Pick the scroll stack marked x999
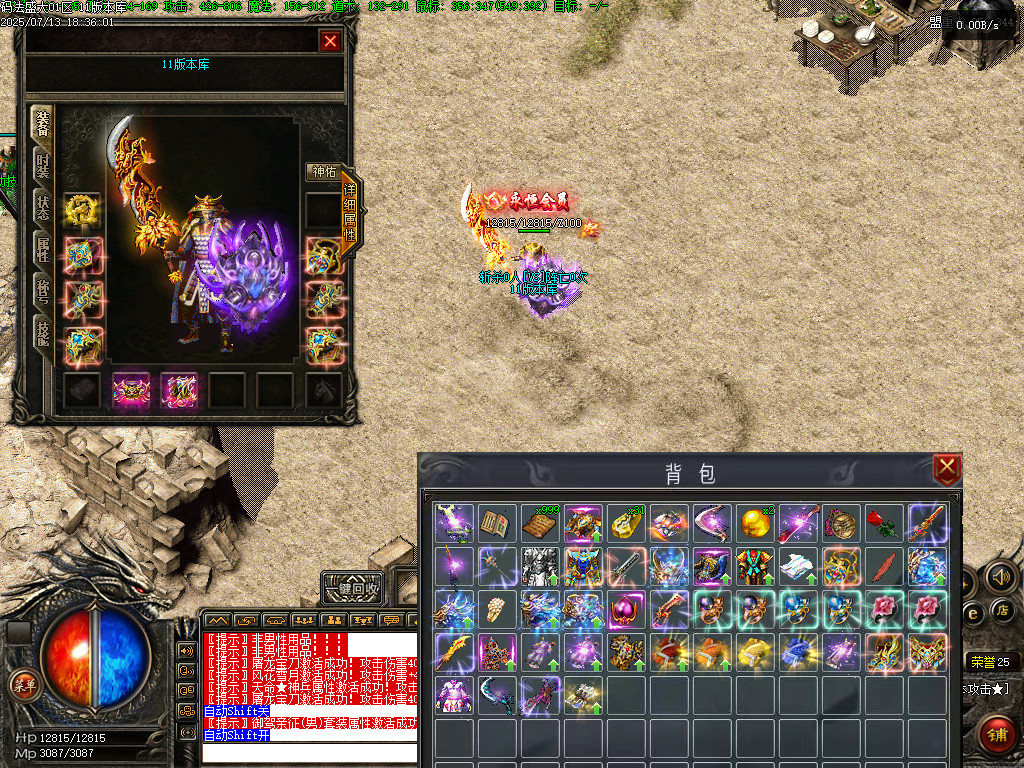Viewport: 1024px width, 768px height. pyautogui.click(x=540, y=523)
